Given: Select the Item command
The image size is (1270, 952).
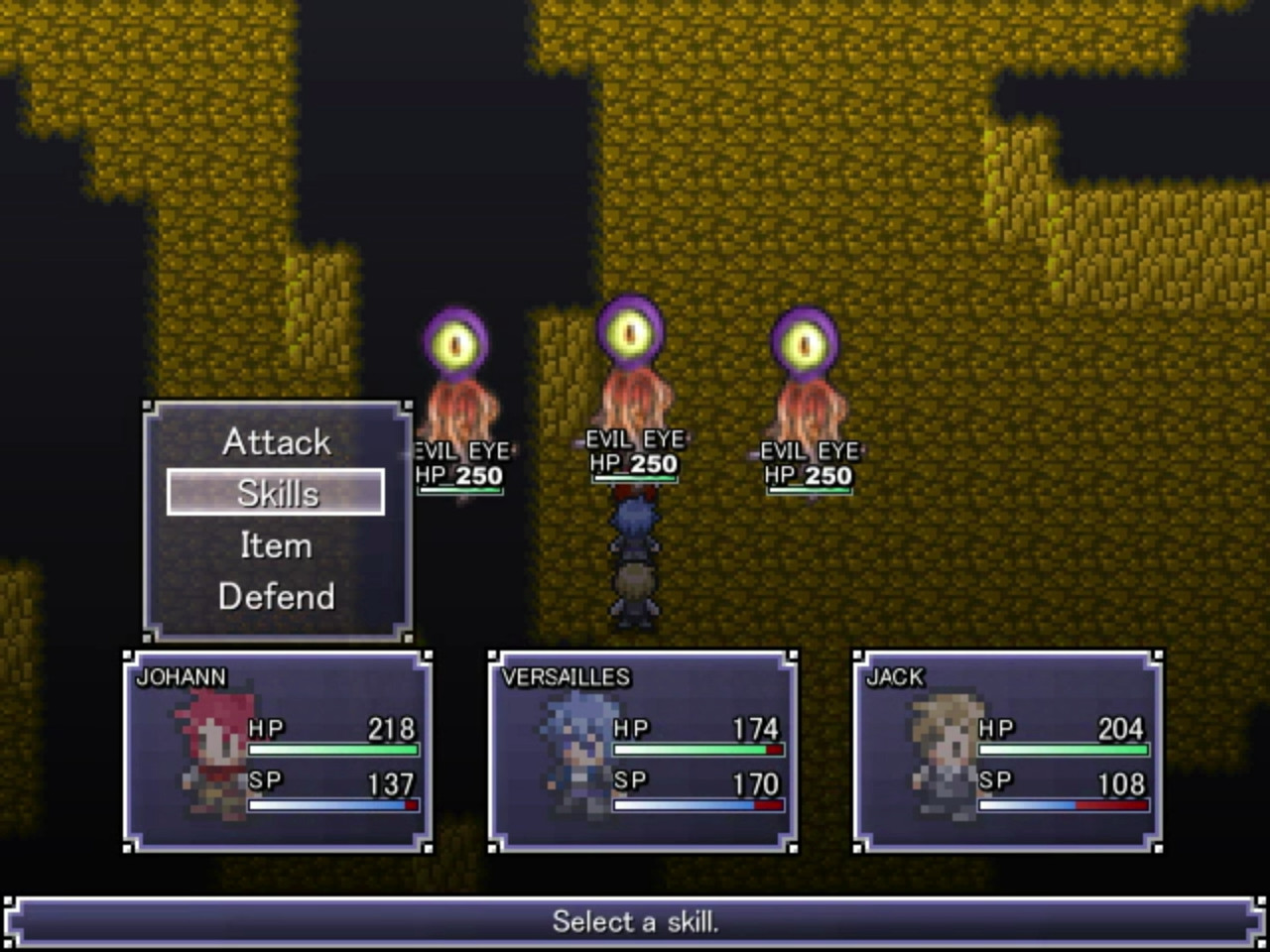Looking at the screenshot, I should 276,544.
